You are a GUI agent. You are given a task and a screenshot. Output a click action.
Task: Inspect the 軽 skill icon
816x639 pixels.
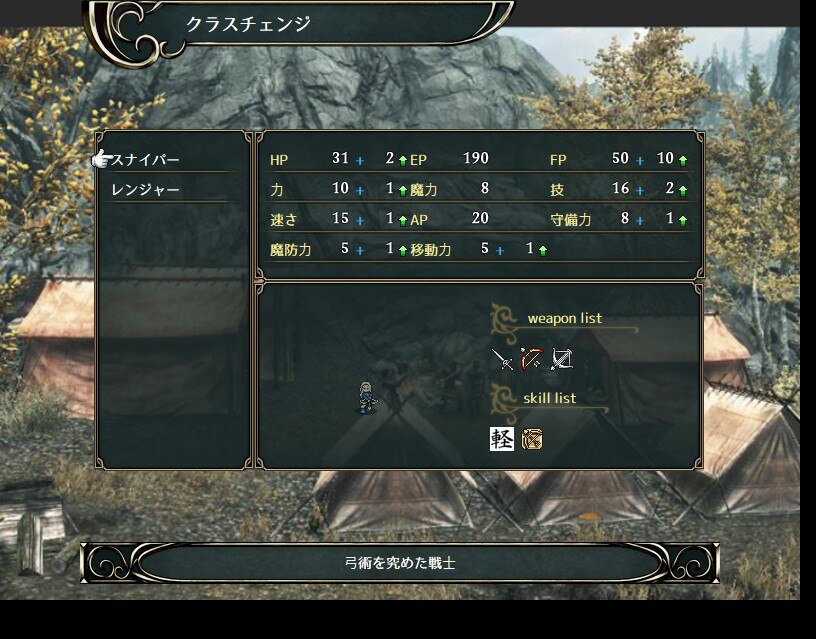[x=502, y=438]
